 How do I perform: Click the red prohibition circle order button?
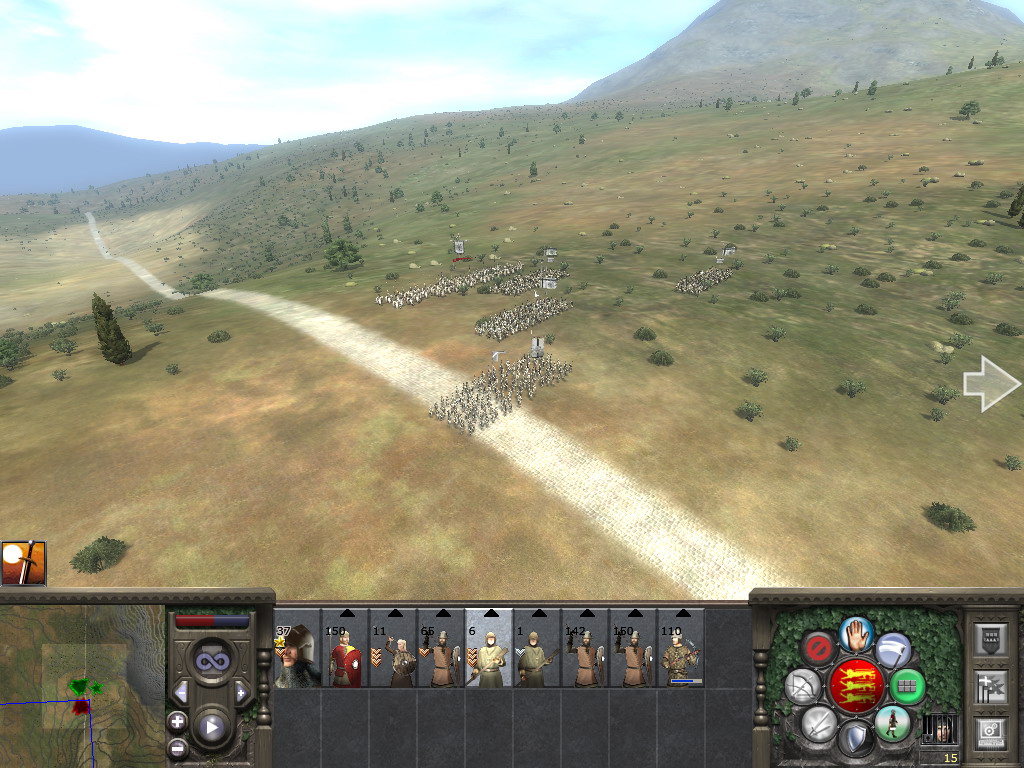pyautogui.click(x=819, y=649)
